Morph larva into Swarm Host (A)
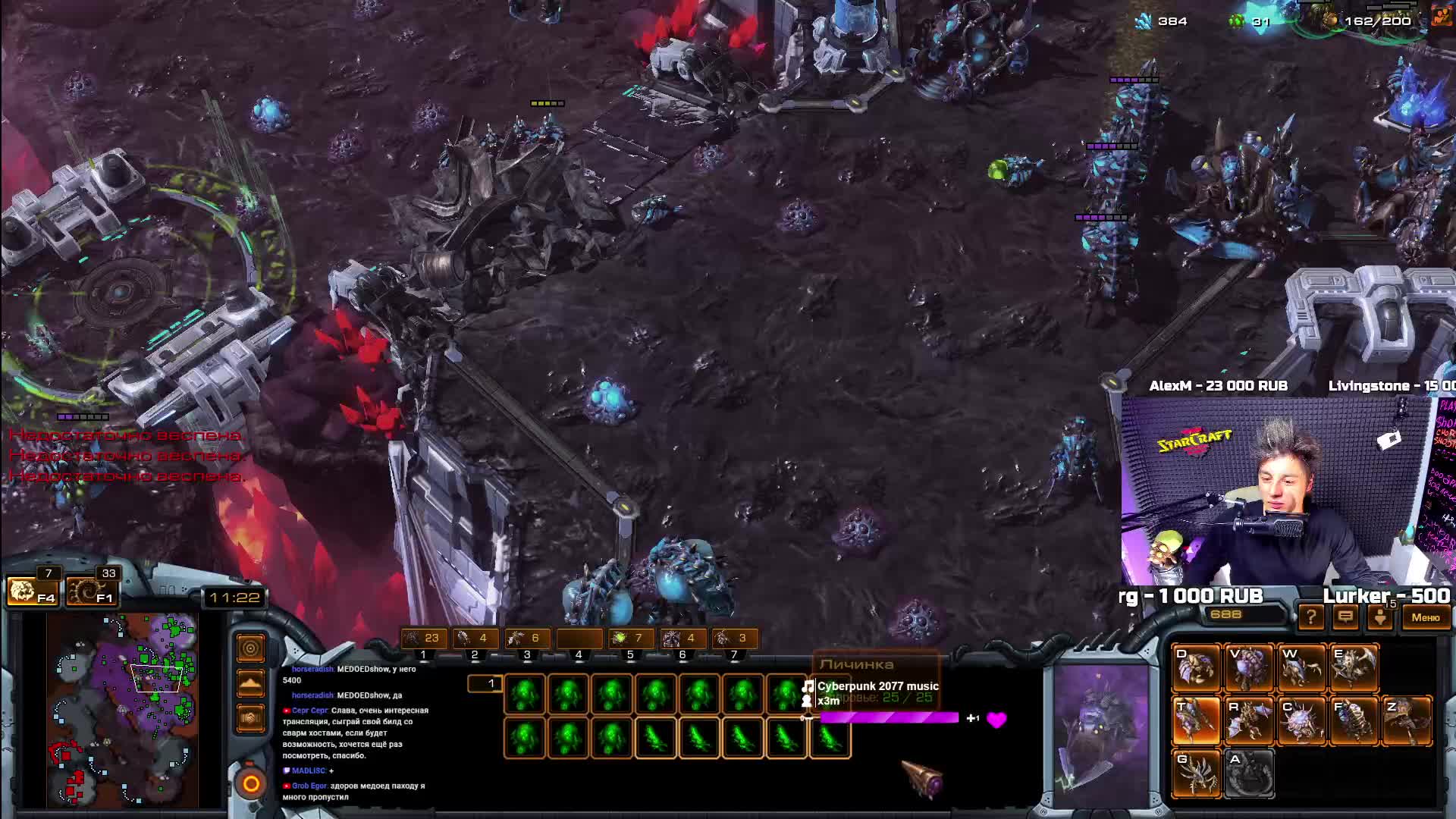 pyautogui.click(x=1248, y=773)
